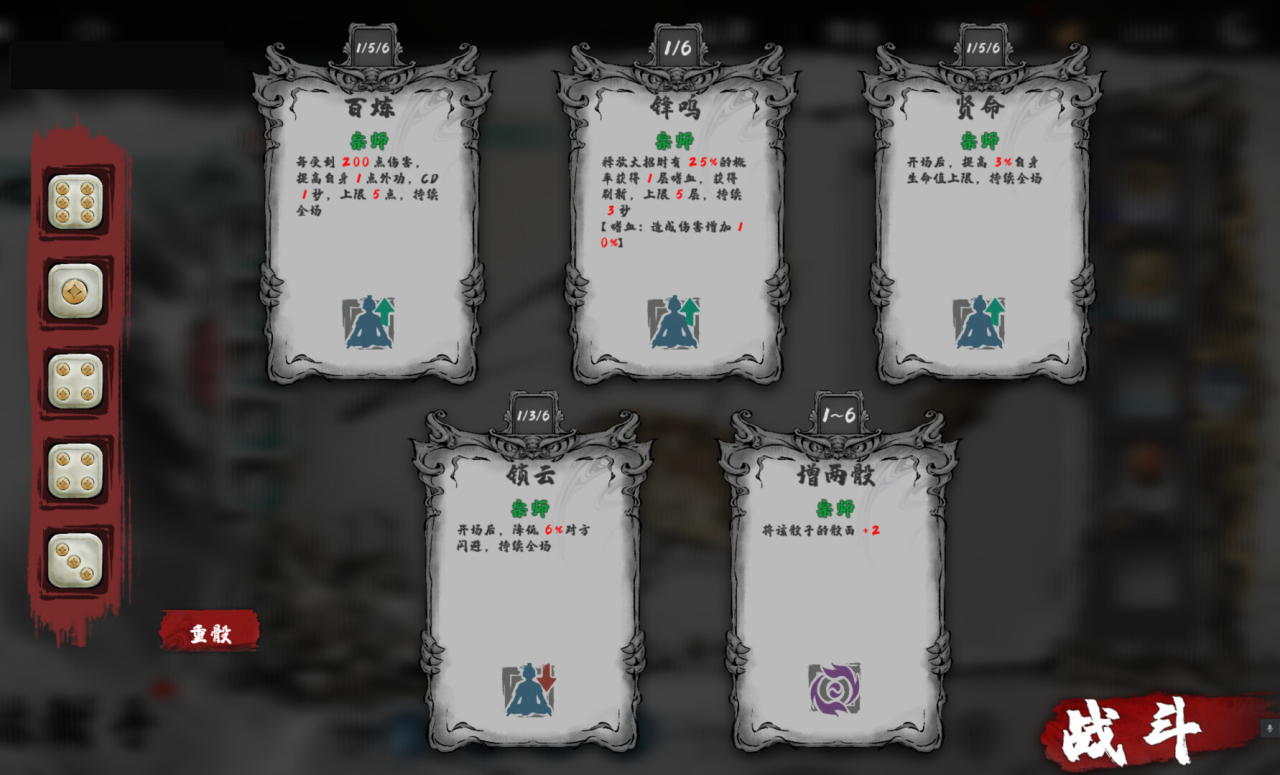
Task: Click the 重骰 reroll button
Action: click(212, 632)
